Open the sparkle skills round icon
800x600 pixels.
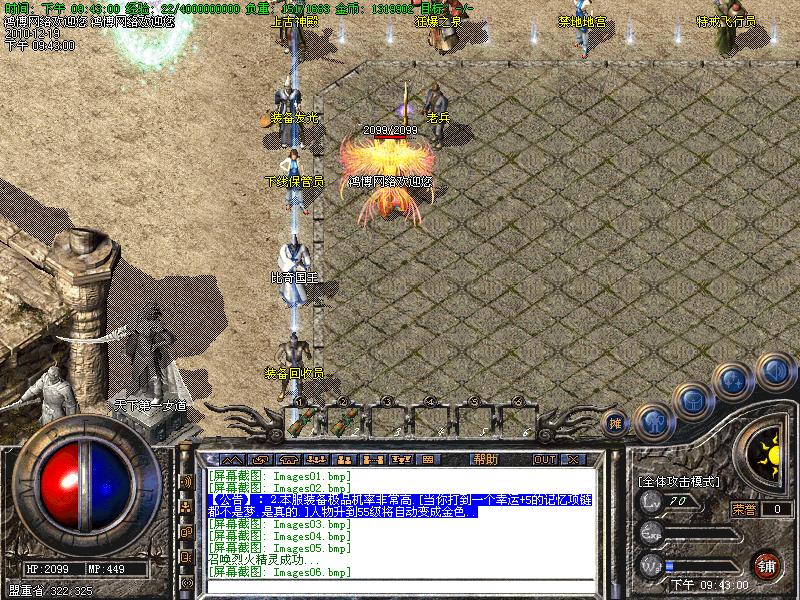(x=734, y=380)
